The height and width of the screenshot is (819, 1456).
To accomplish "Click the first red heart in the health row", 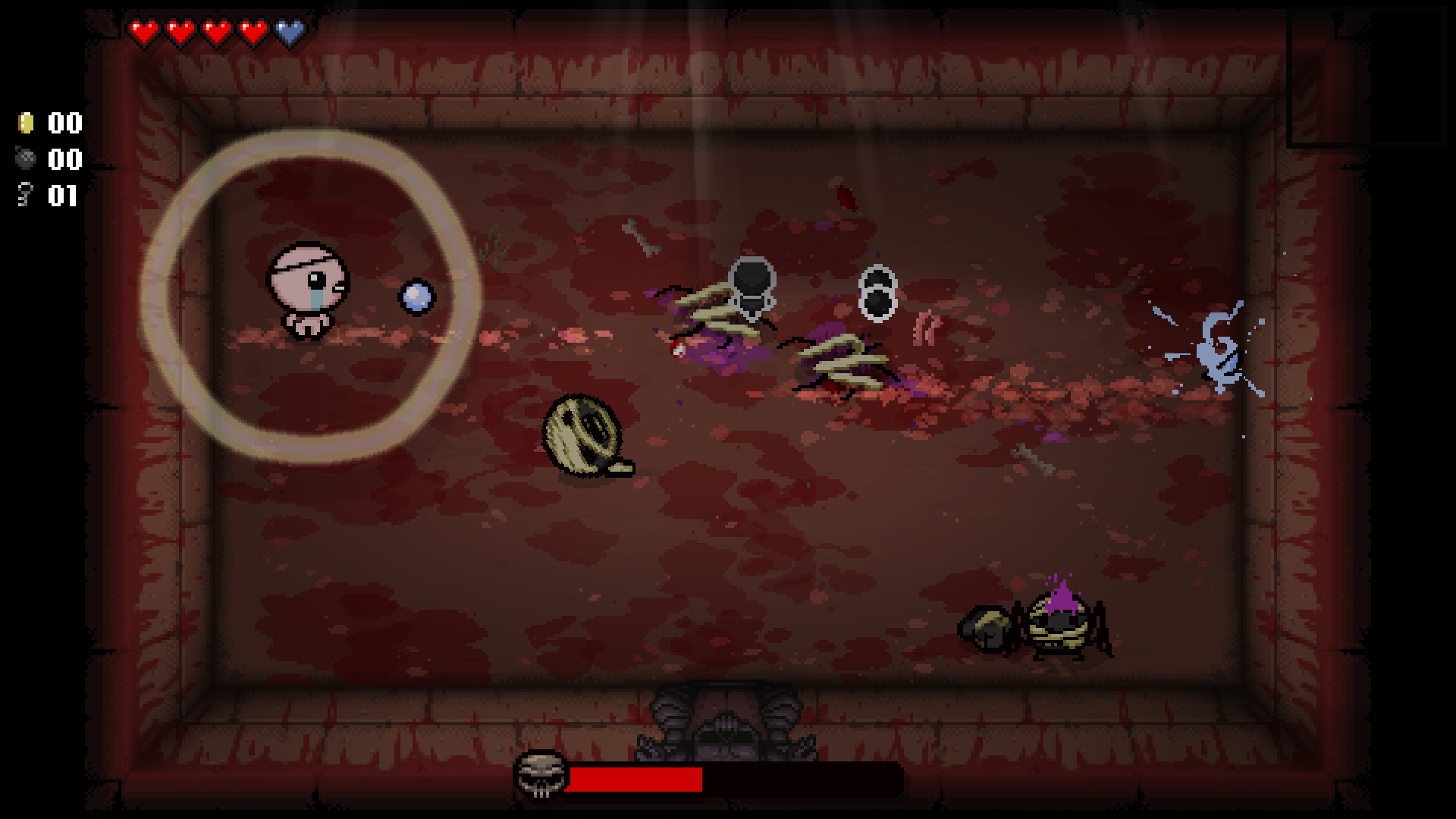I will (x=143, y=32).
